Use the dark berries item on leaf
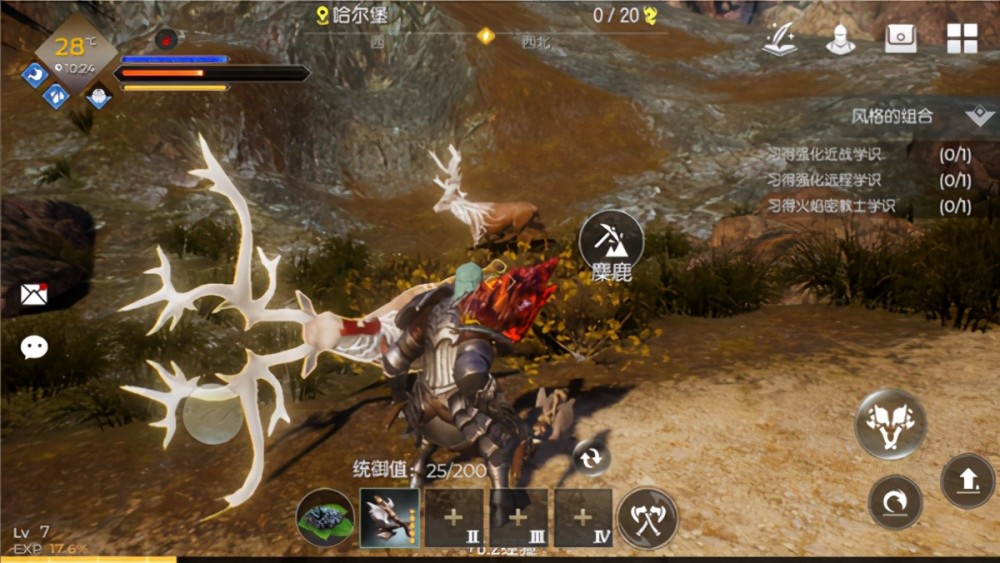Image resolution: width=1000 pixels, height=563 pixels. [325, 518]
